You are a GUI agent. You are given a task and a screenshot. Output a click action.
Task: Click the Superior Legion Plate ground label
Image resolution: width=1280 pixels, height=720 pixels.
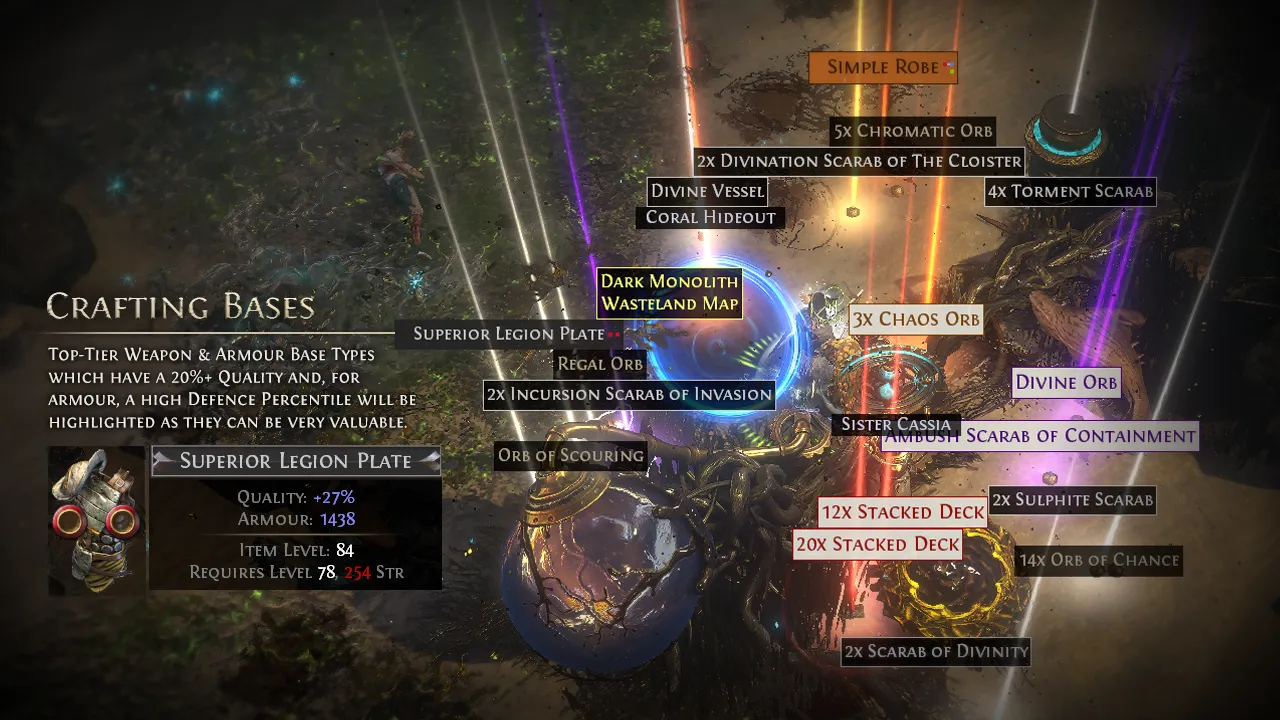tap(509, 334)
